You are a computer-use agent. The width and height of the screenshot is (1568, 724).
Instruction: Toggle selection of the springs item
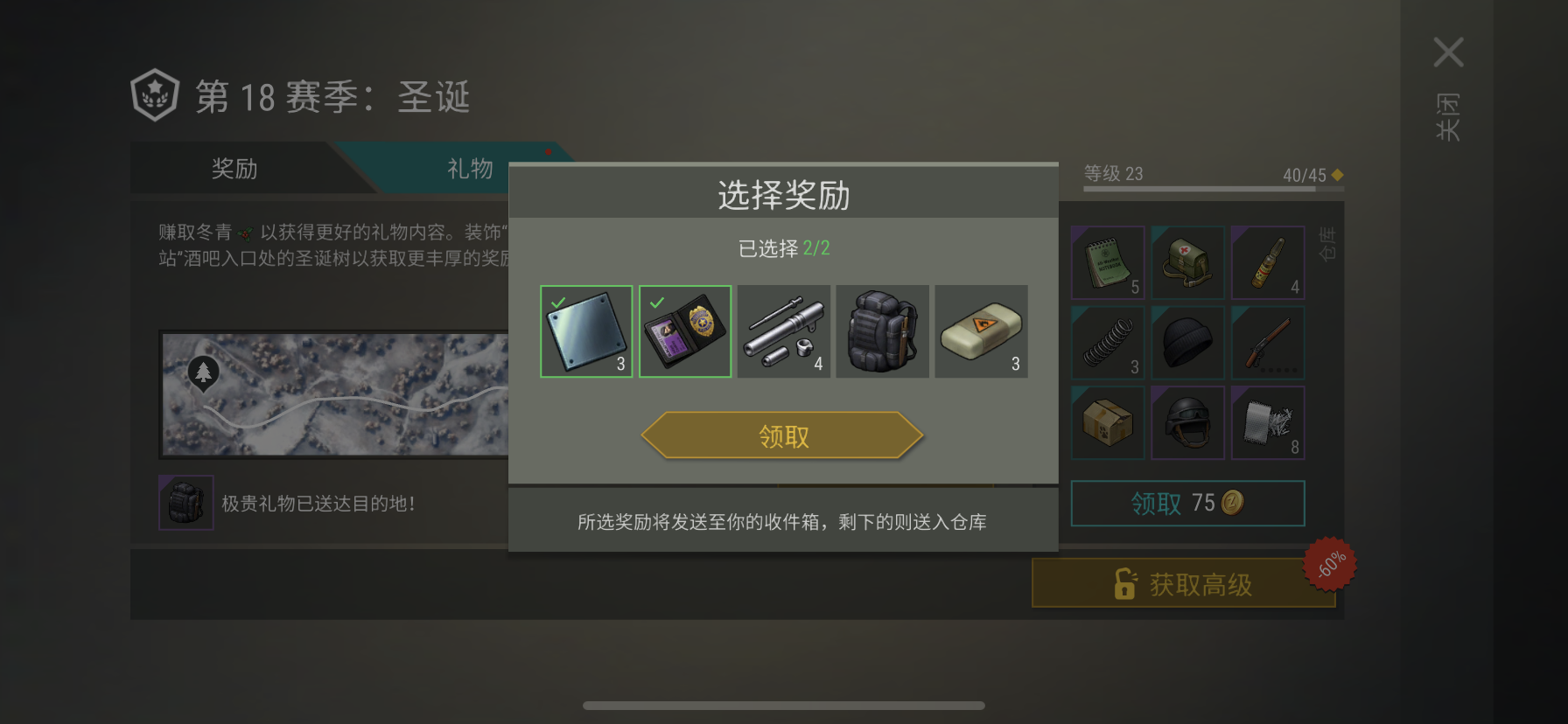pos(1107,342)
